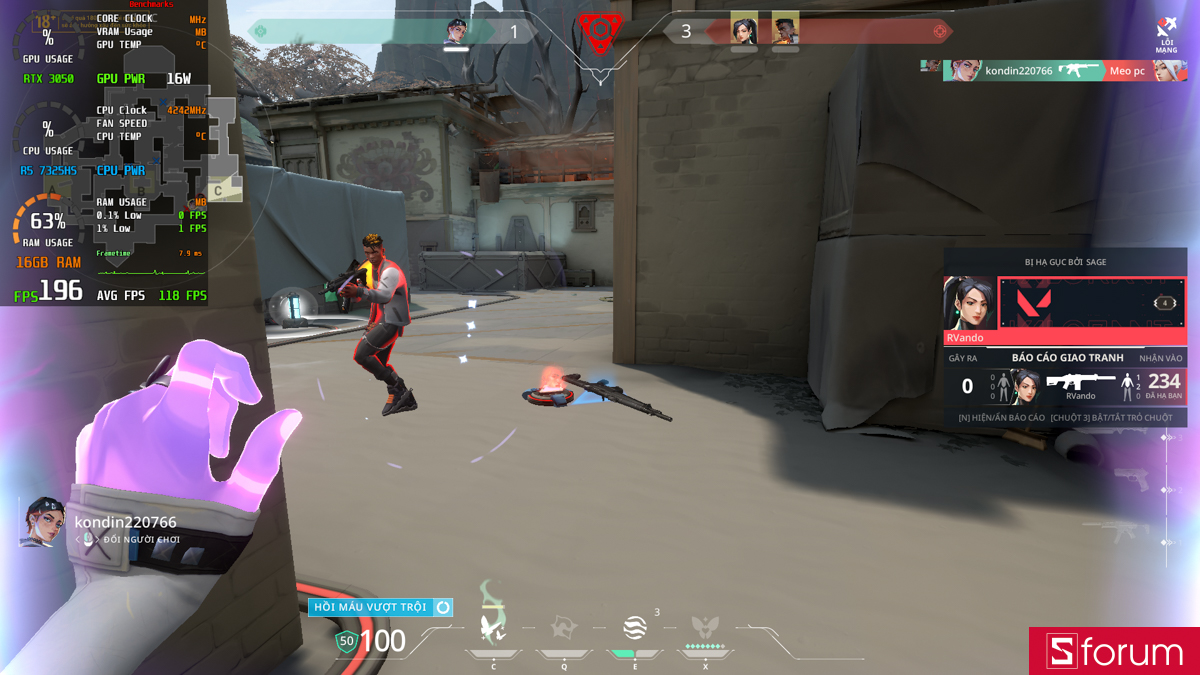Select RVando's combat report row
Screen dimensions: 1200x675
click(1065, 385)
